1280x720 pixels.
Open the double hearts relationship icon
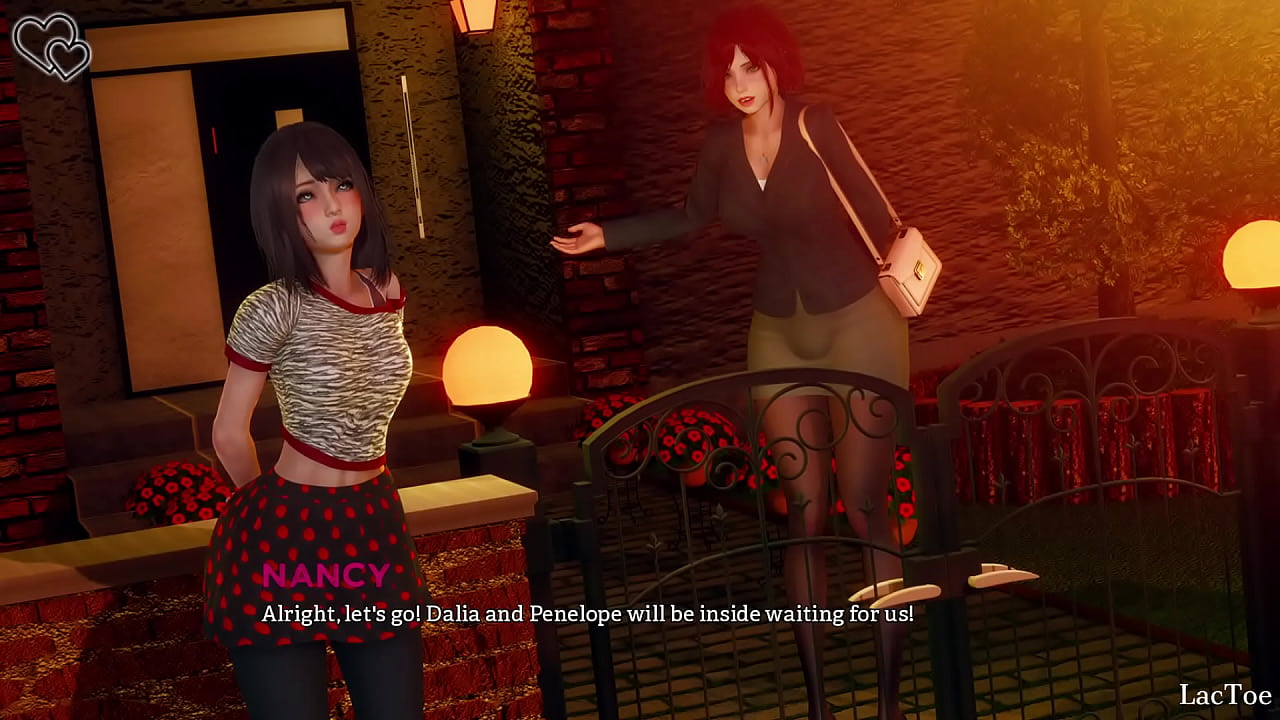pyautogui.click(x=51, y=46)
